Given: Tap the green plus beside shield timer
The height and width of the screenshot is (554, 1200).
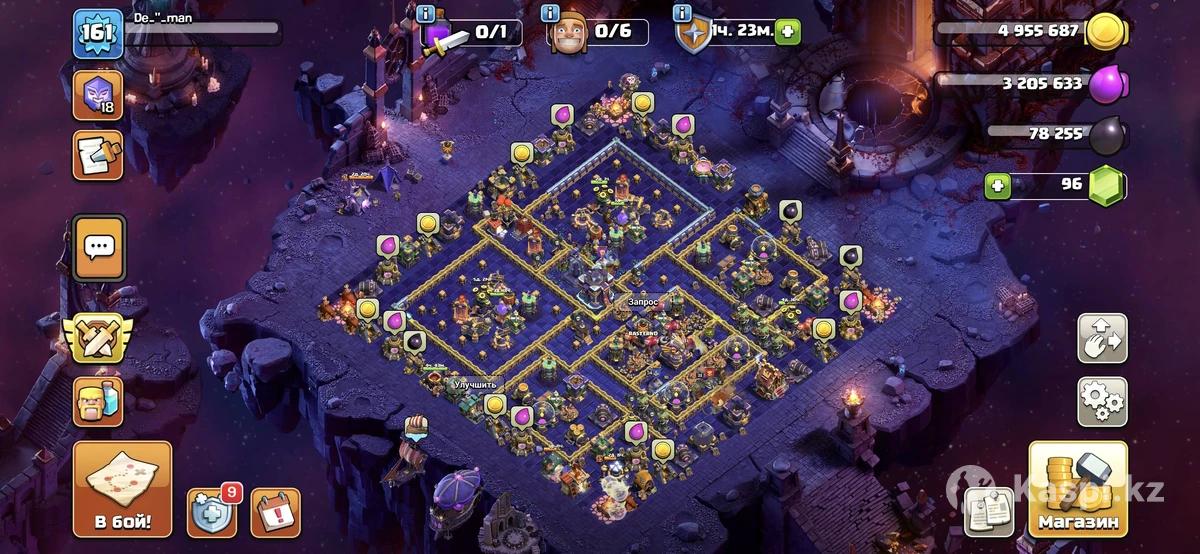Looking at the screenshot, I should click(787, 32).
